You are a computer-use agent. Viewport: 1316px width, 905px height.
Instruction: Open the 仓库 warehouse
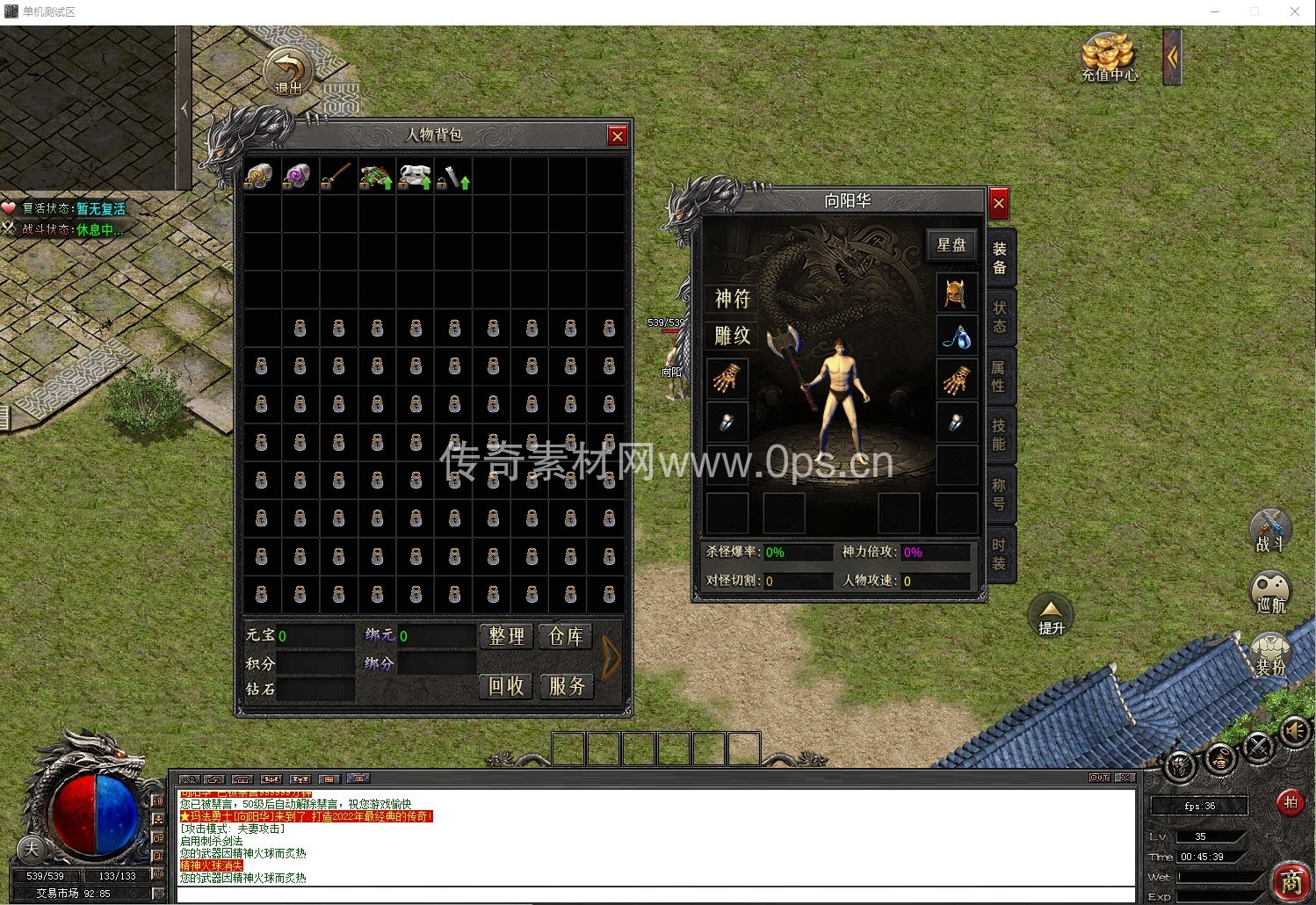point(566,636)
